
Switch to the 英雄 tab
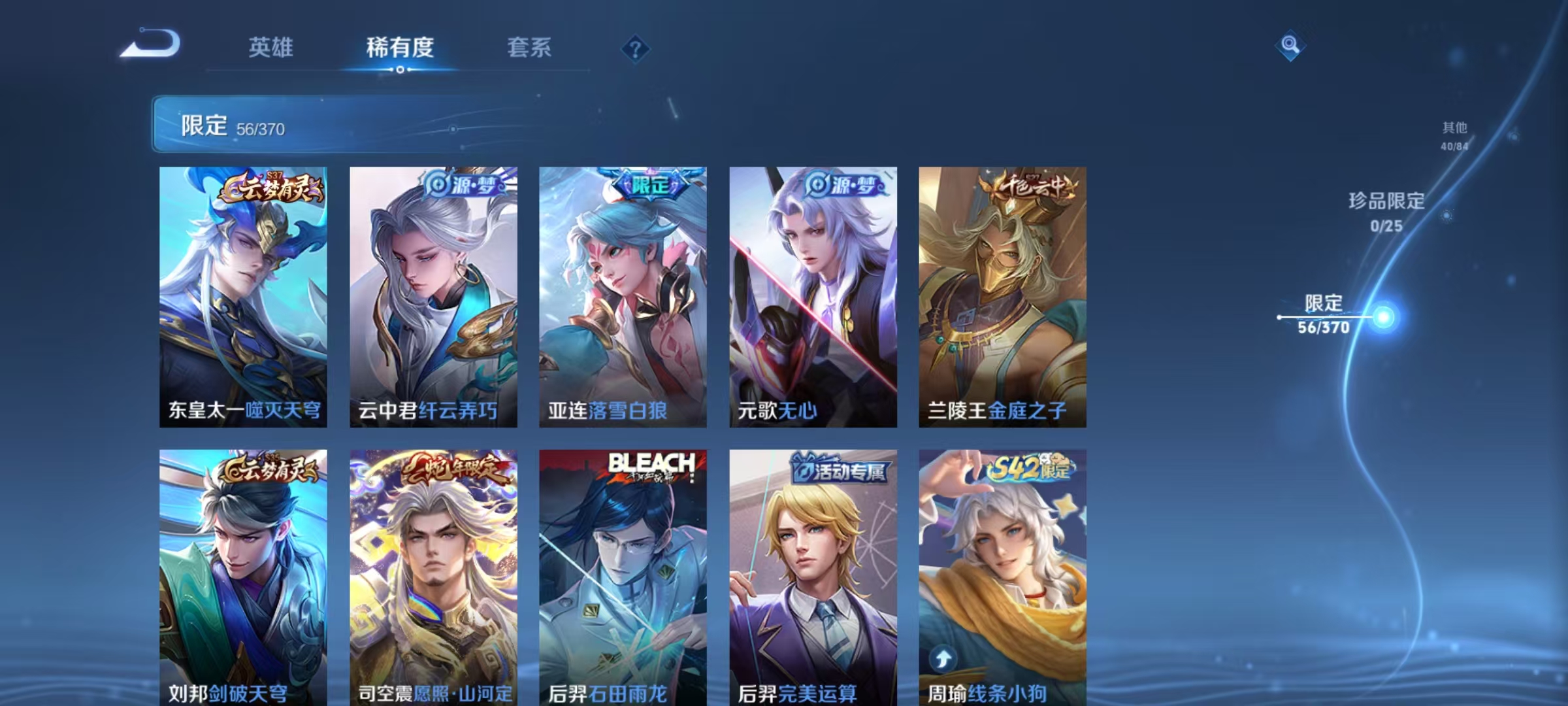pyautogui.click(x=272, y=48)
